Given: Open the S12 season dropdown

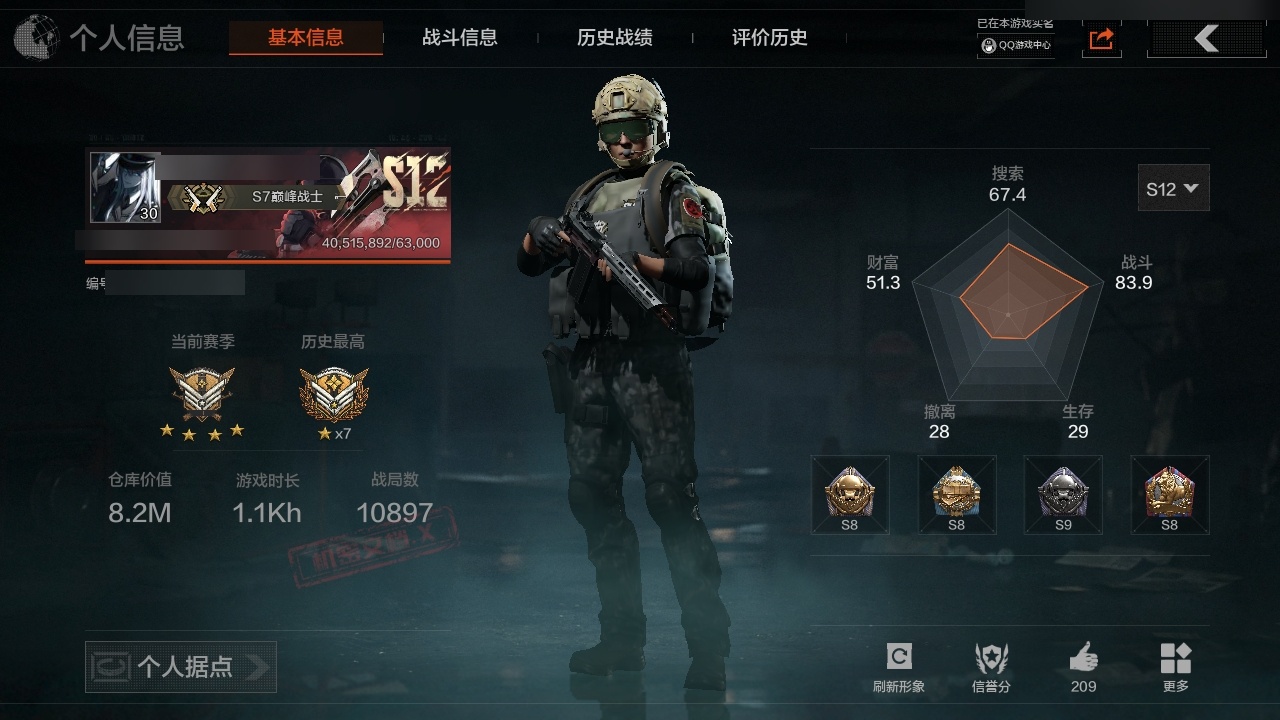Looking at the screenshot, I should pyautogui.click(x=1173, y=188).
